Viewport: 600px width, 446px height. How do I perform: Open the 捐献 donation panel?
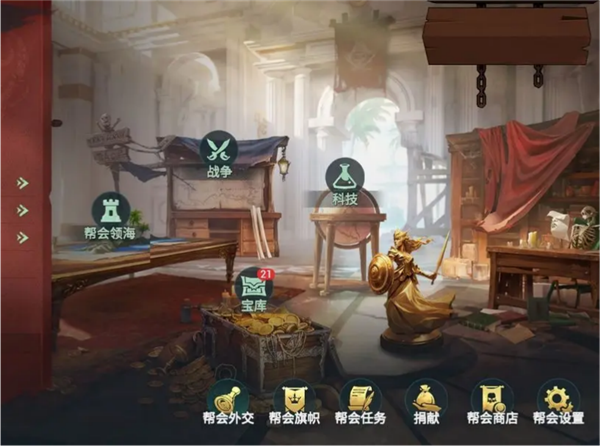tap(426, 399)
